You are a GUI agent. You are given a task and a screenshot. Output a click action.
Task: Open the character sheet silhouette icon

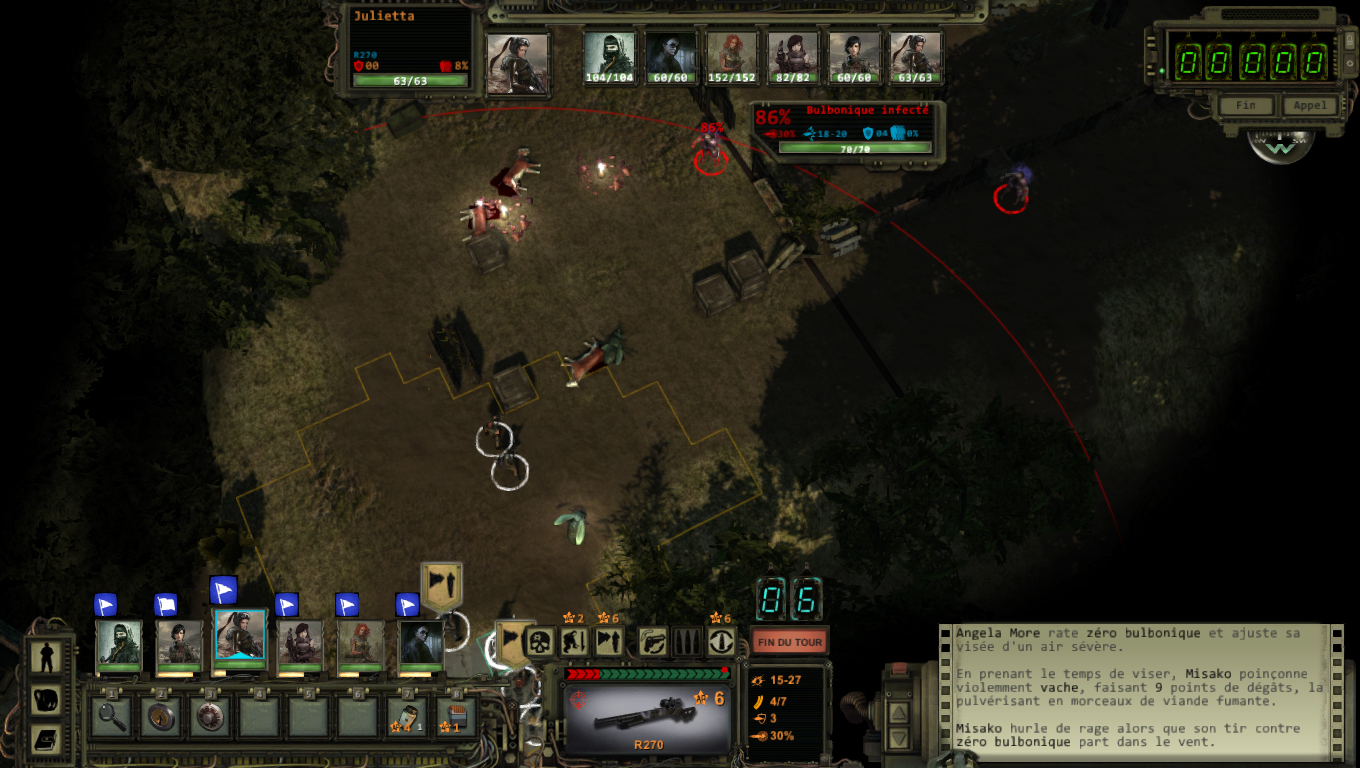click(46, 657)
